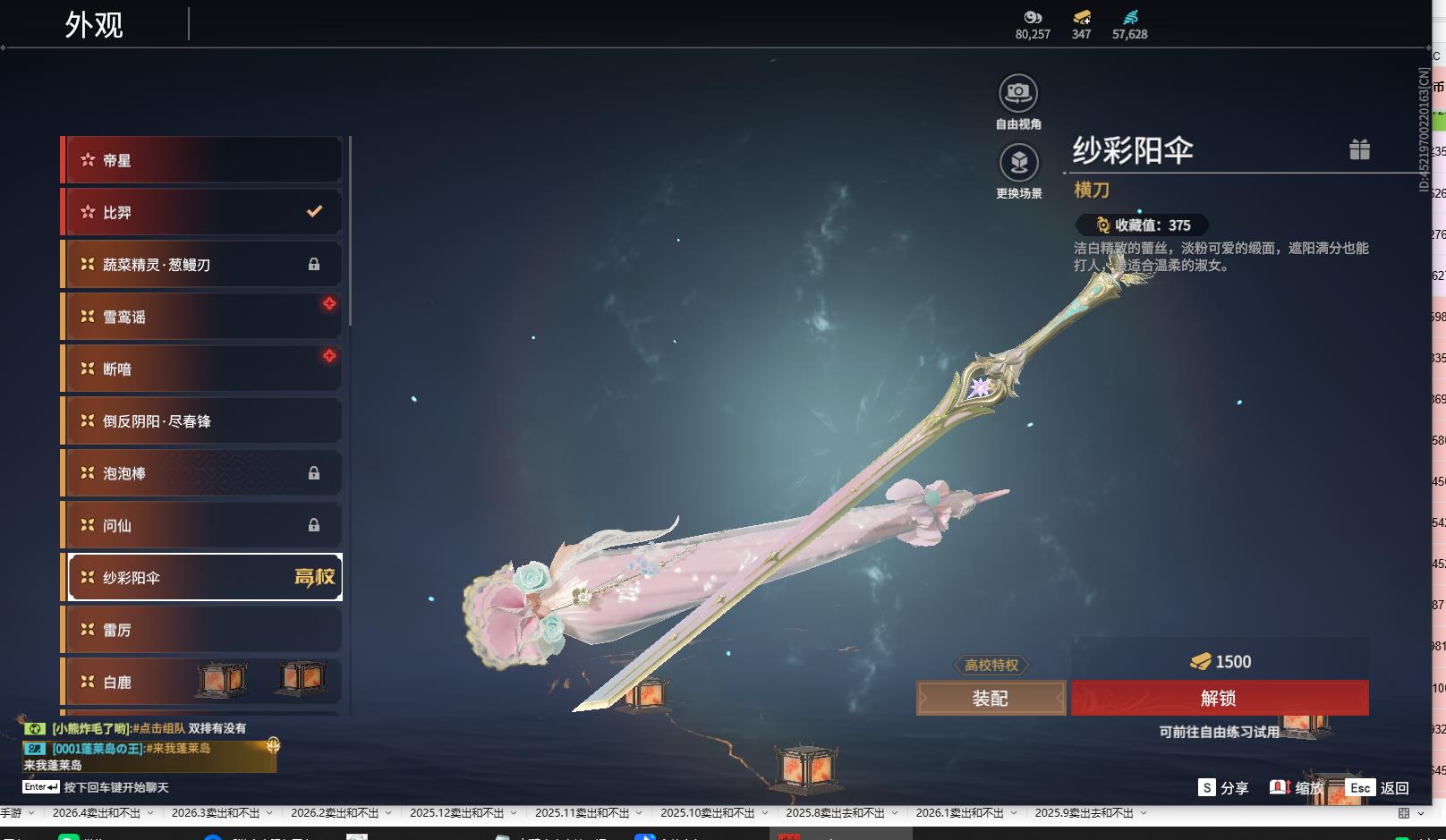Unlock the skin with the red 解锁 button
The image size is (1446, 840).
(x=1219, y=698)
